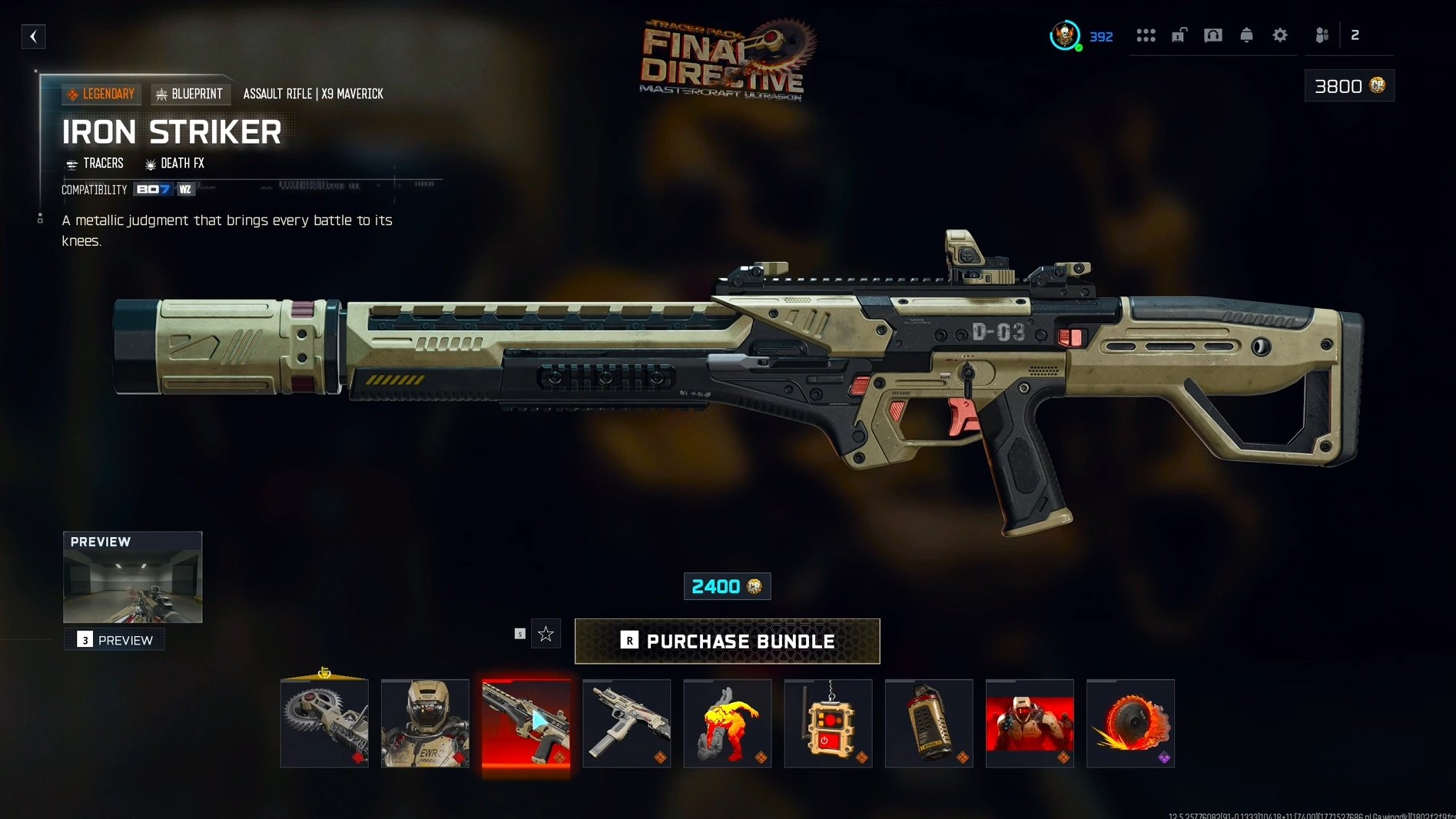Viewport: 1456px width, 819px height.
Task: Switch to the Legendary rarity tab
Action: point(101,93)
